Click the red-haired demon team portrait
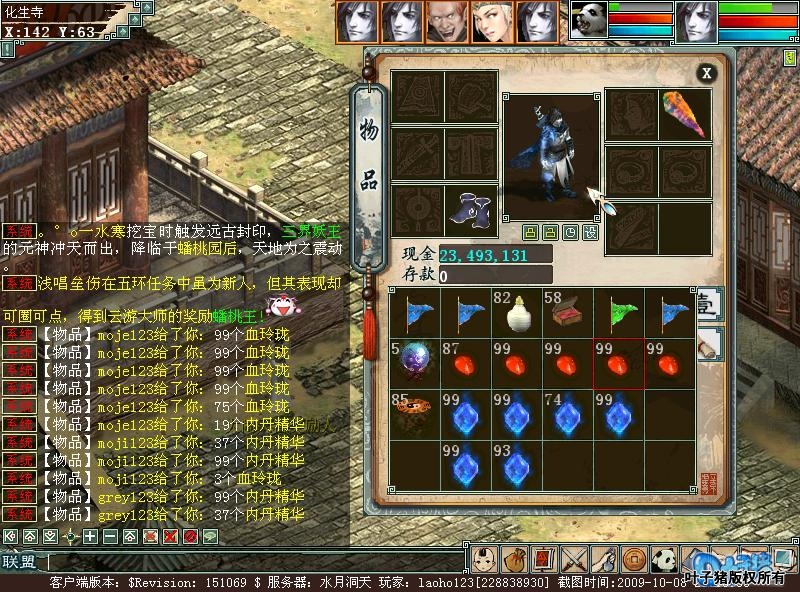 449,21
